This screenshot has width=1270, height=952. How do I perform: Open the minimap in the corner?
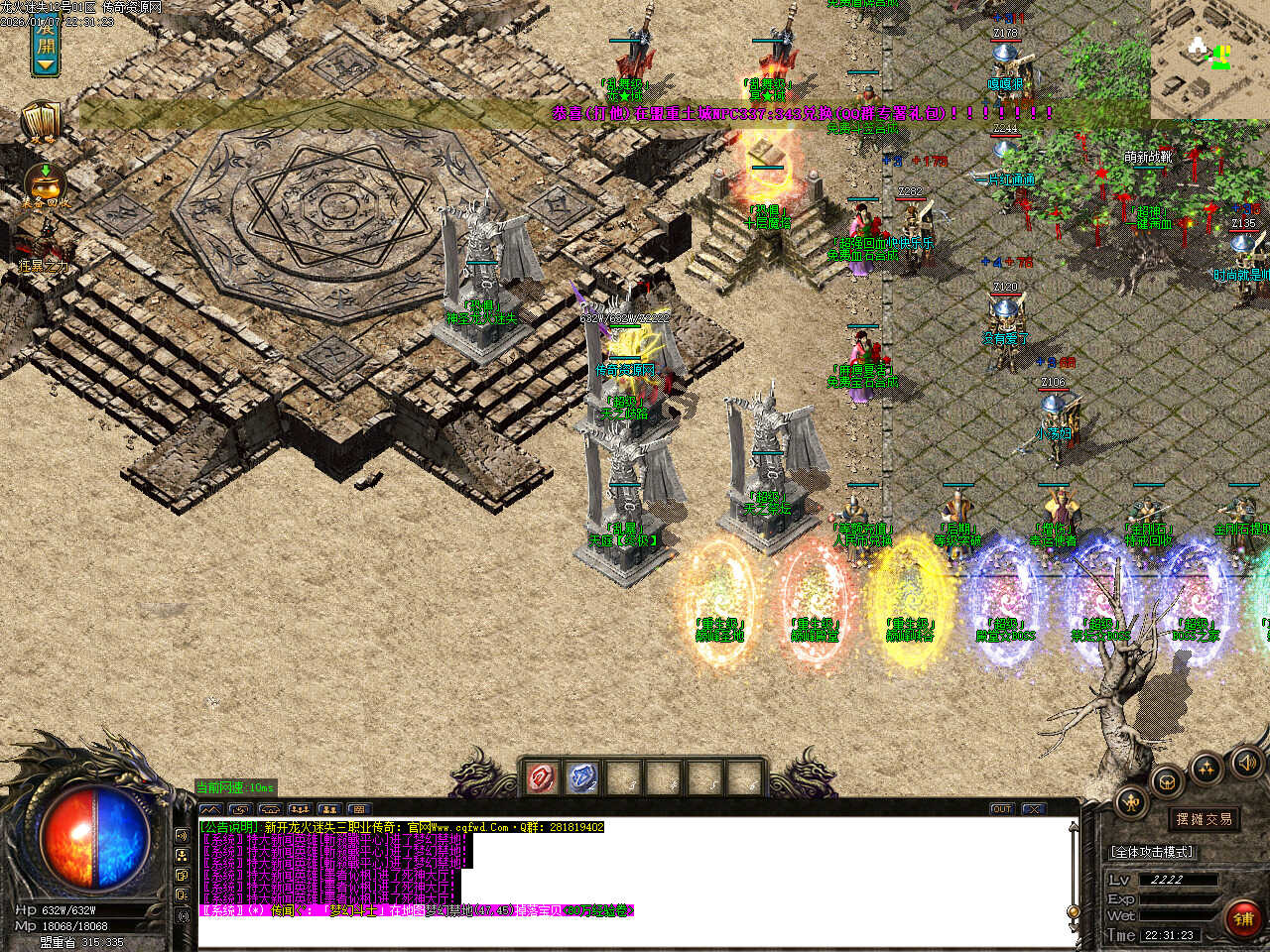pos(1209,59)
